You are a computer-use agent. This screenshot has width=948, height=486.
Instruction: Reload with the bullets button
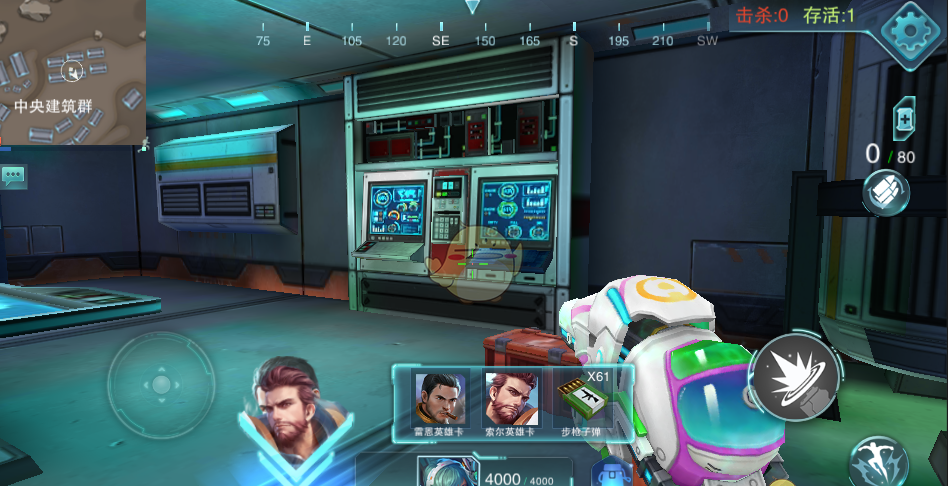(886, 192)
